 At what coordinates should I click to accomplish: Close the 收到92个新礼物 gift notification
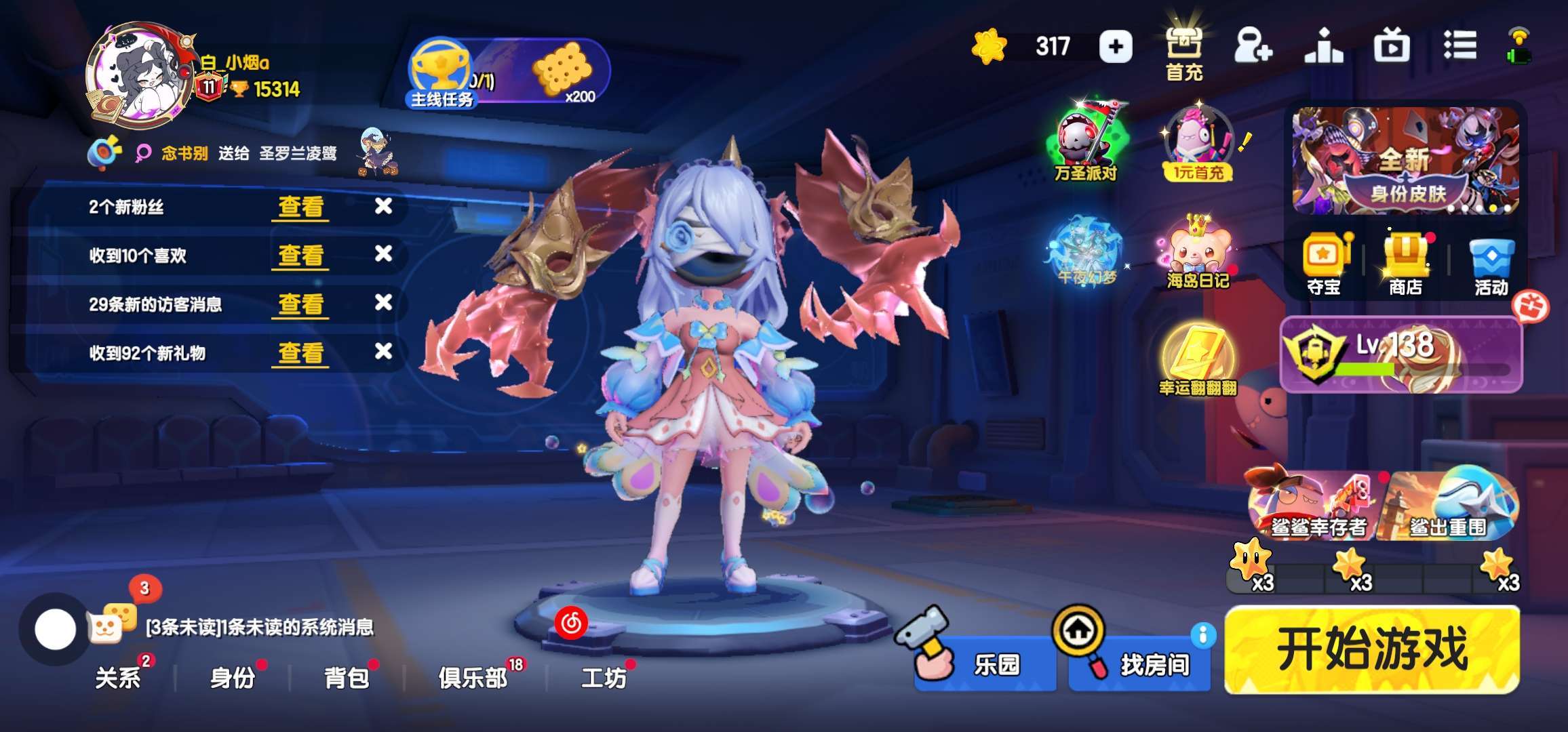point(383,351)
